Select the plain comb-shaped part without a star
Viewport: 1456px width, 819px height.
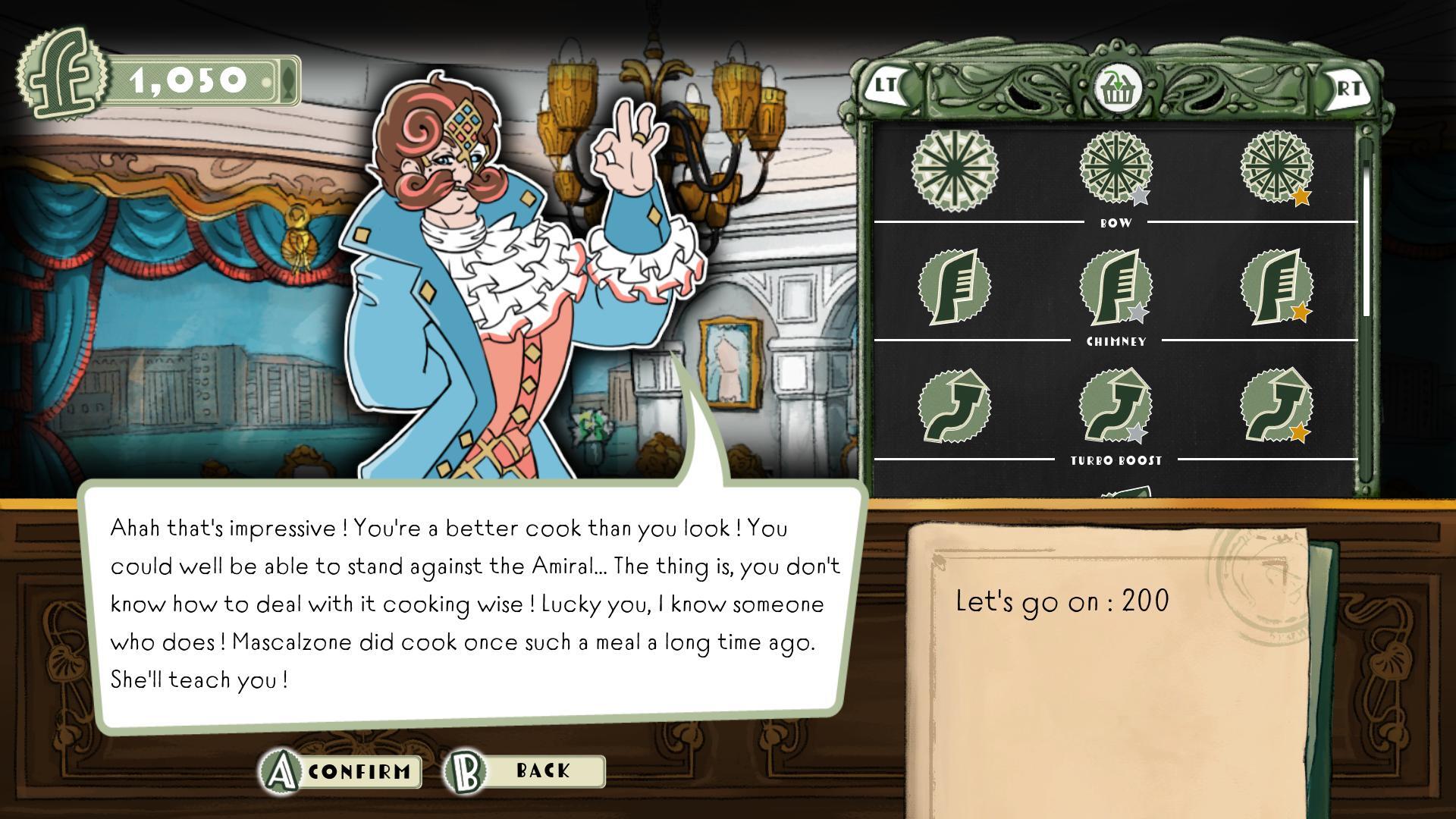click(x=954, y=287)
